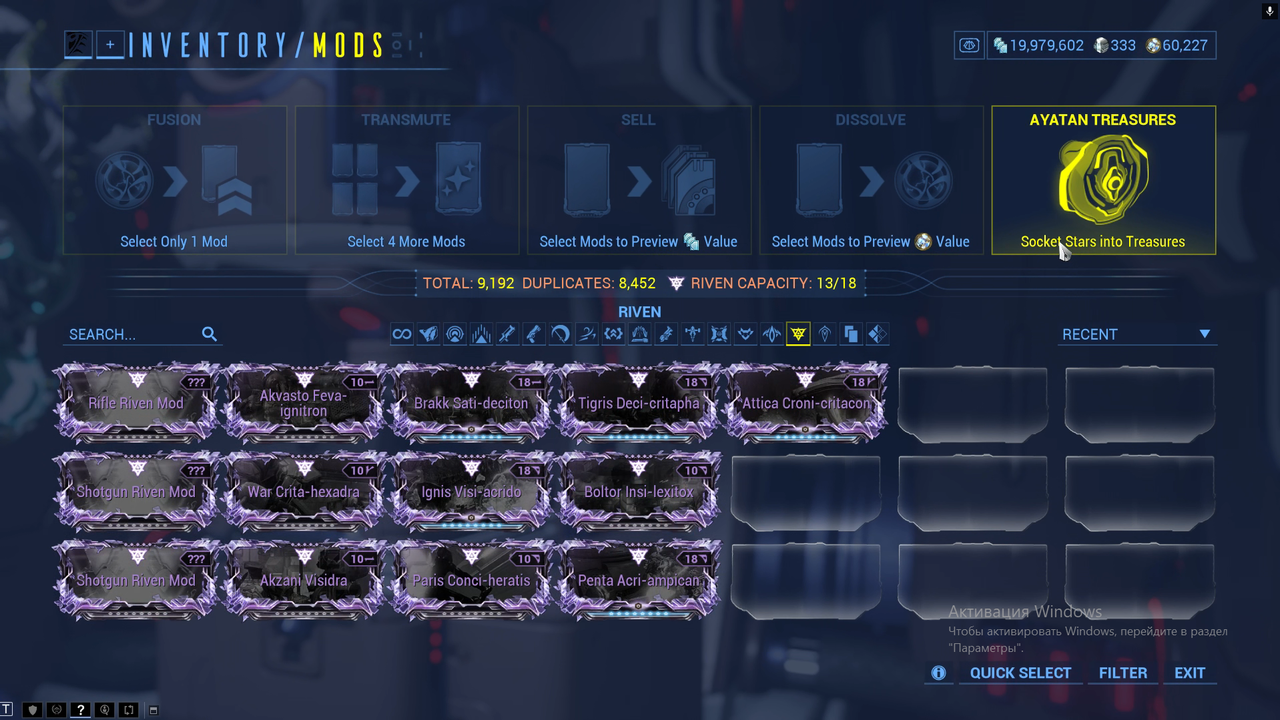The image size is (1280, 720).
Task: Choose the Fusion mod action
Action: (174, 180)
